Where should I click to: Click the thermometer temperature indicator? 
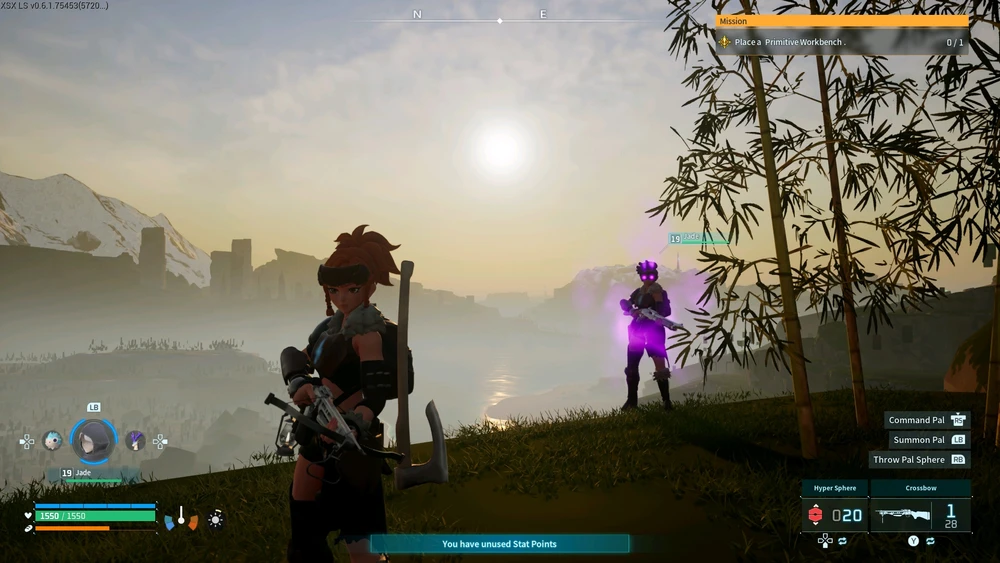coord(181,518)
